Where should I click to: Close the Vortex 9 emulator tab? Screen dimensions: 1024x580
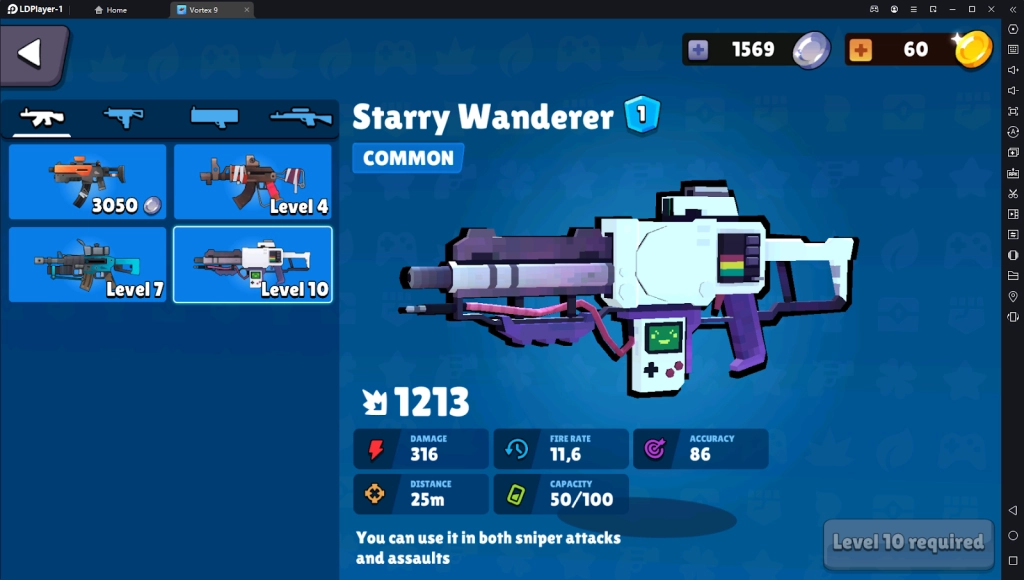246,9
